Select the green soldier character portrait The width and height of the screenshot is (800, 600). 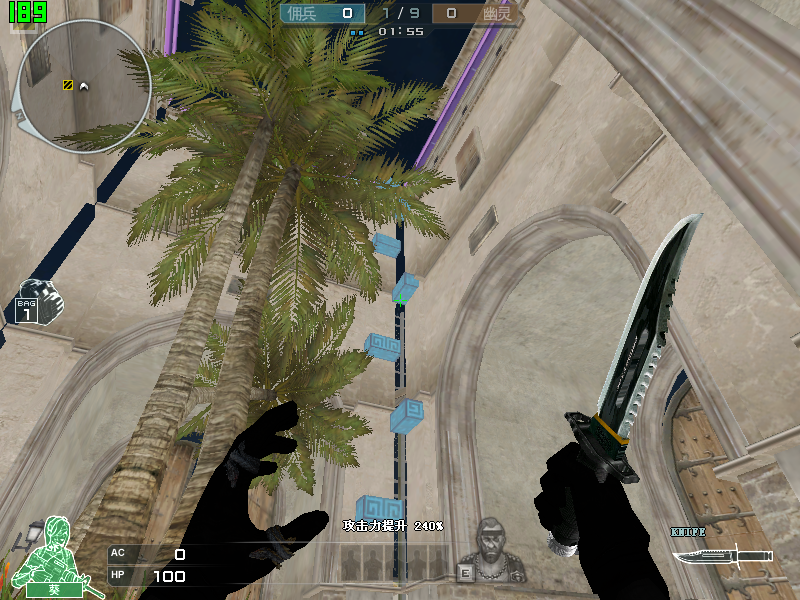(x=52, y=553)
